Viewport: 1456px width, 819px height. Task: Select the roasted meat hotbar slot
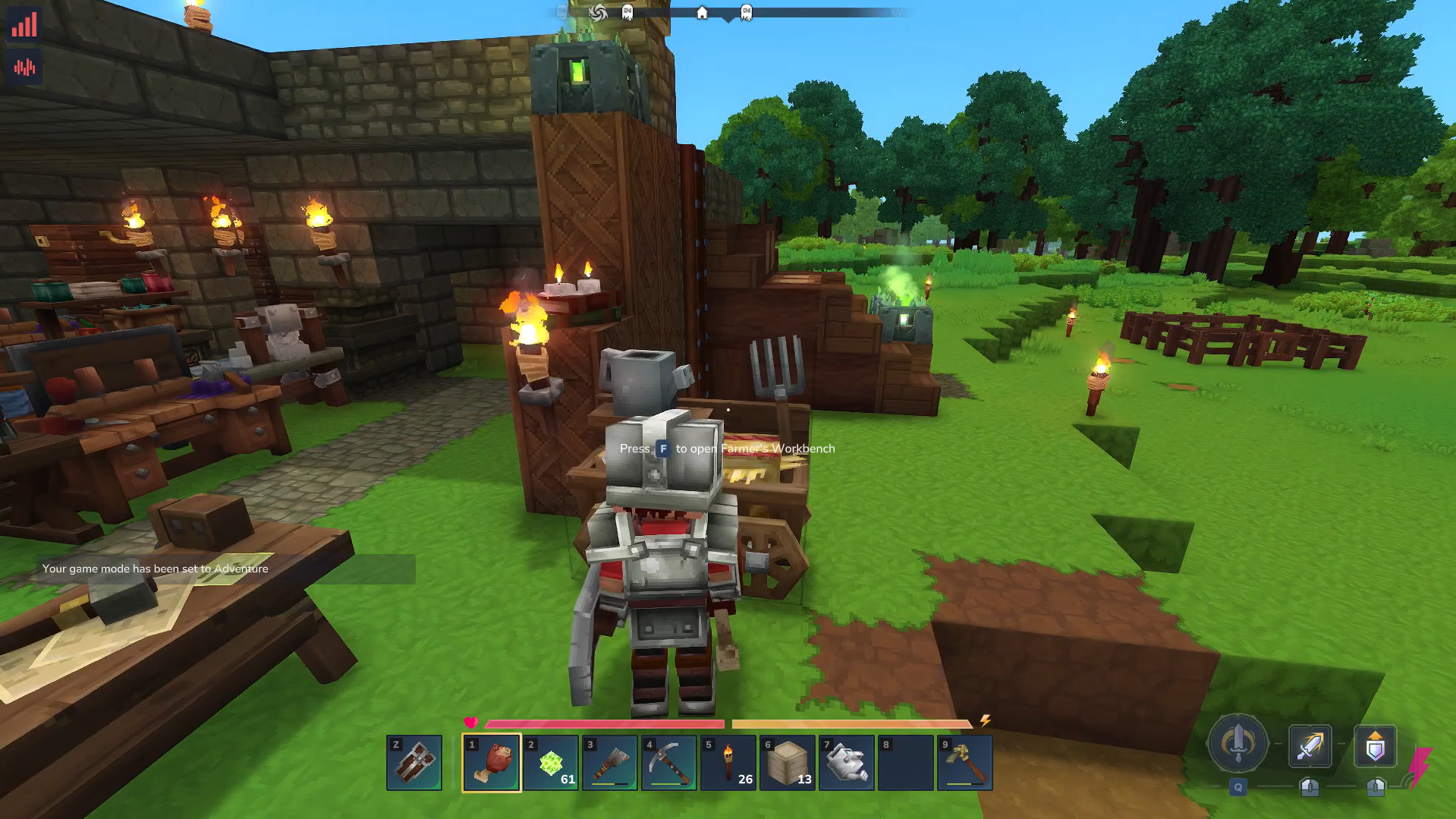coord(491,763)
